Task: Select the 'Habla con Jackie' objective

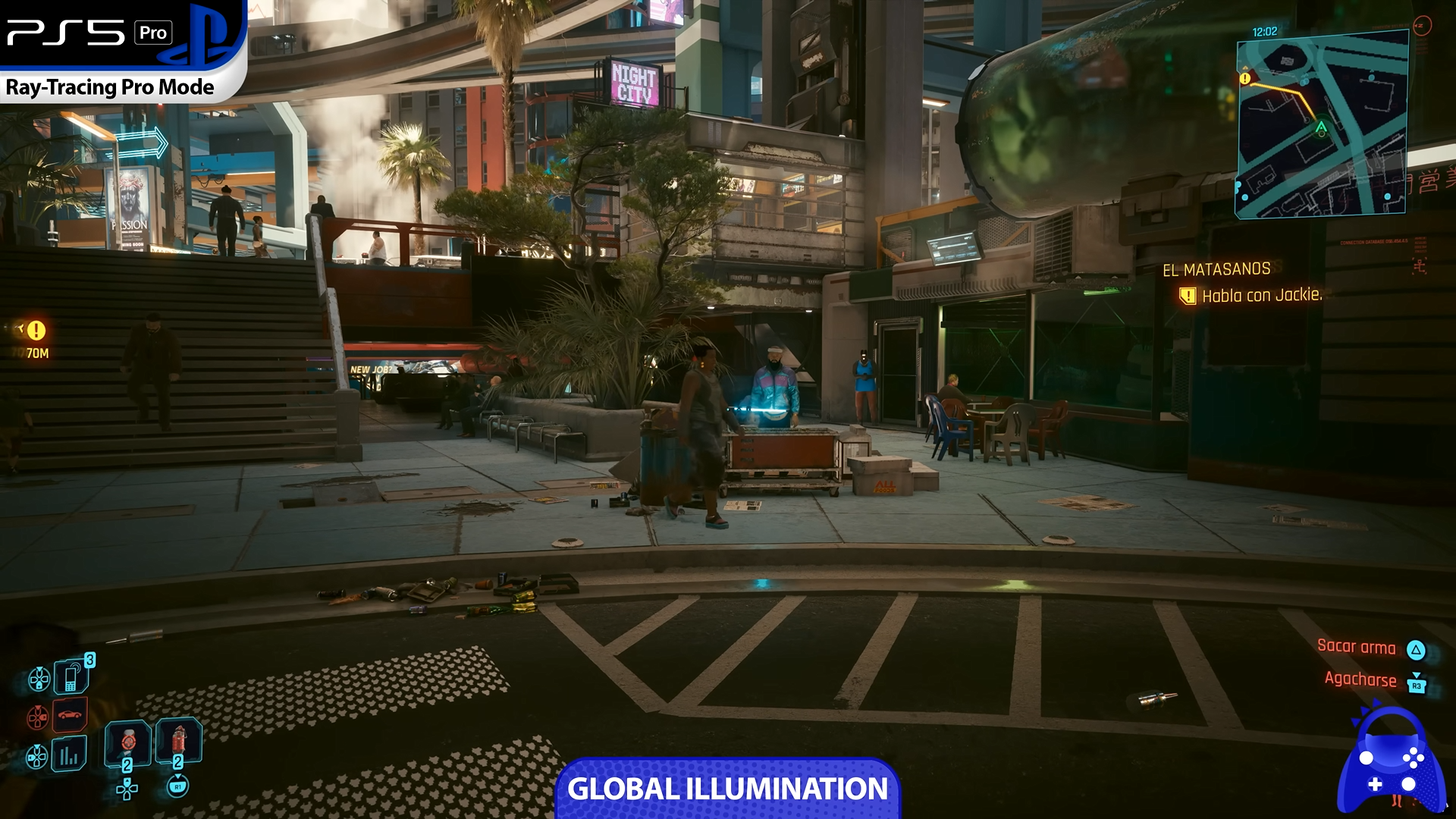Action: pos(1261,296)
